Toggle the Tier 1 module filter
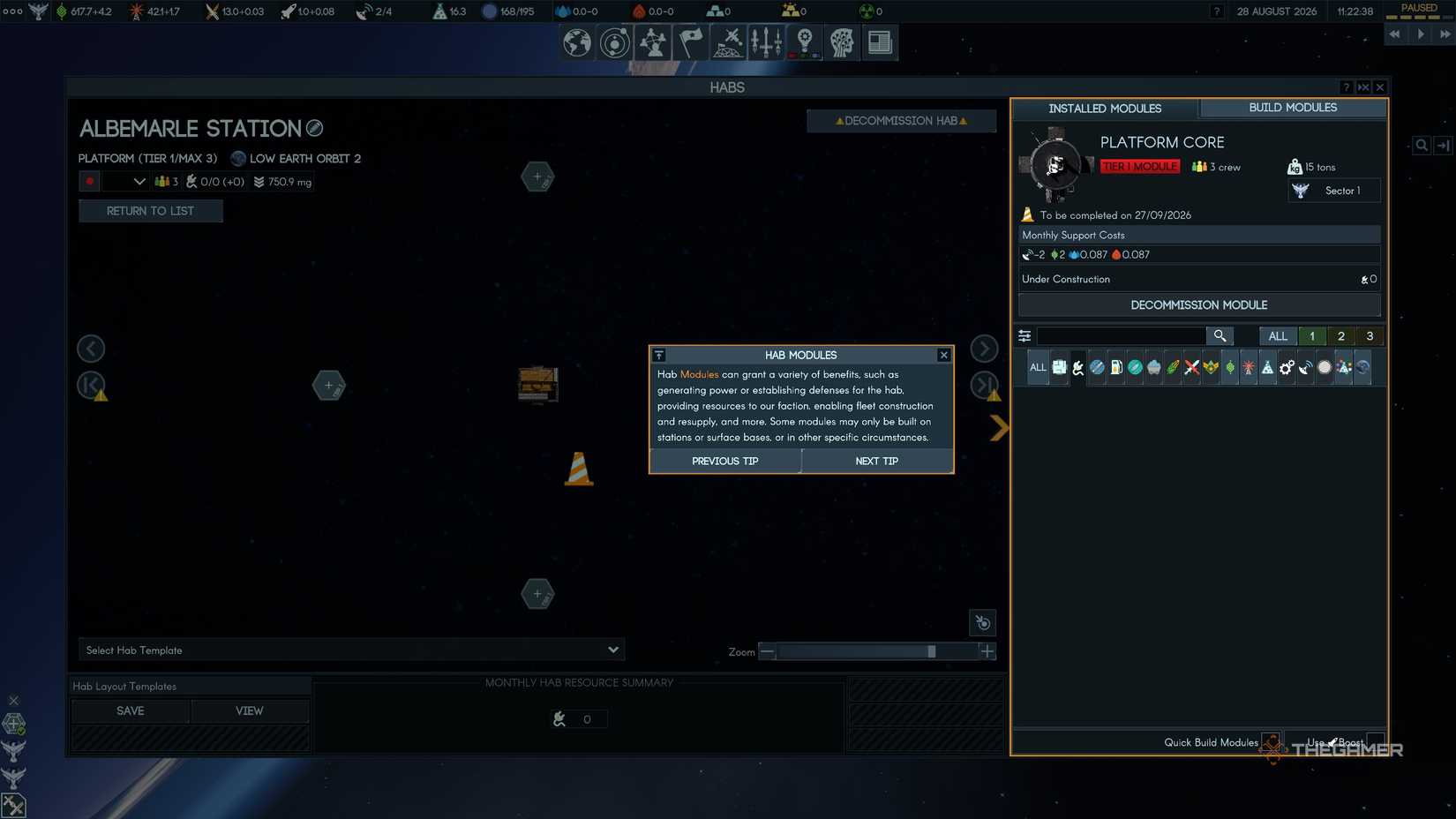This screenshot has width=1456, height=819. click(1312, 336)
